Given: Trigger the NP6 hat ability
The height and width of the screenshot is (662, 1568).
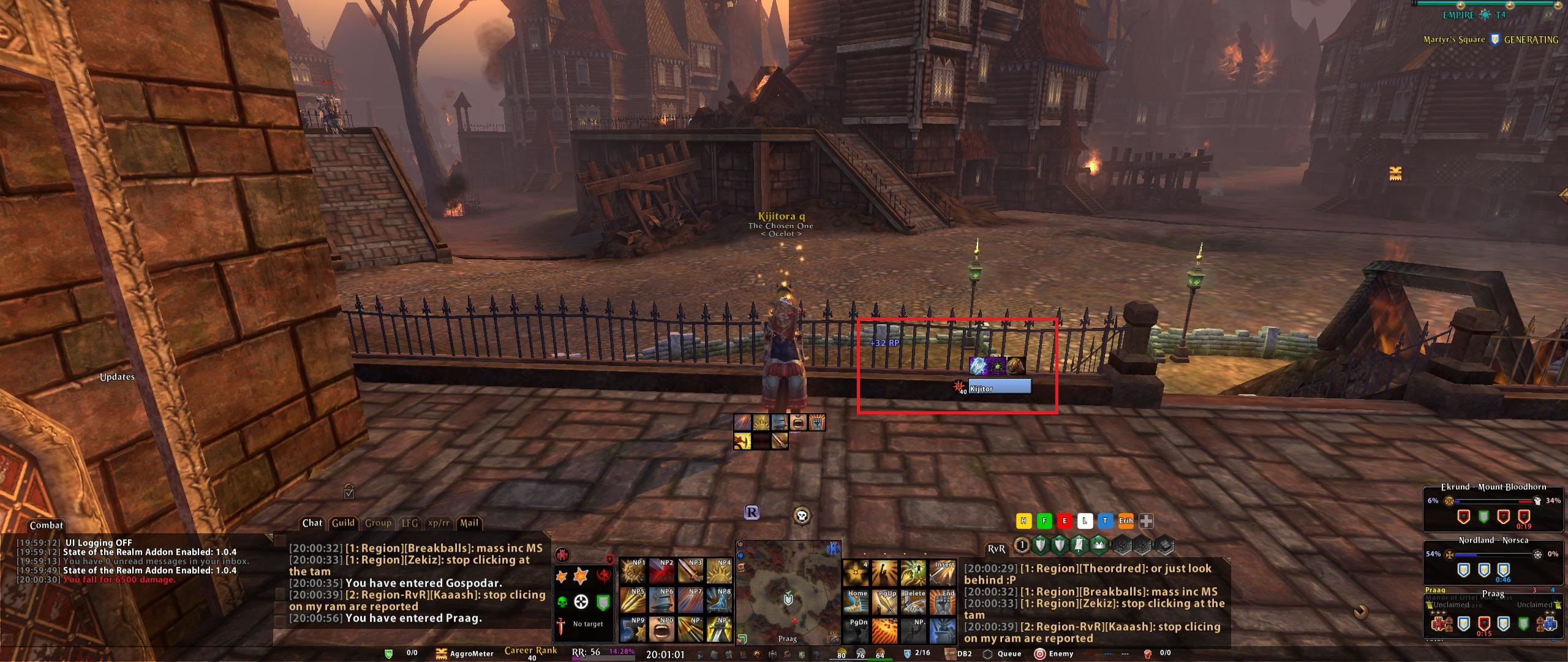Looking at the screenshot, I should point(662,601).
